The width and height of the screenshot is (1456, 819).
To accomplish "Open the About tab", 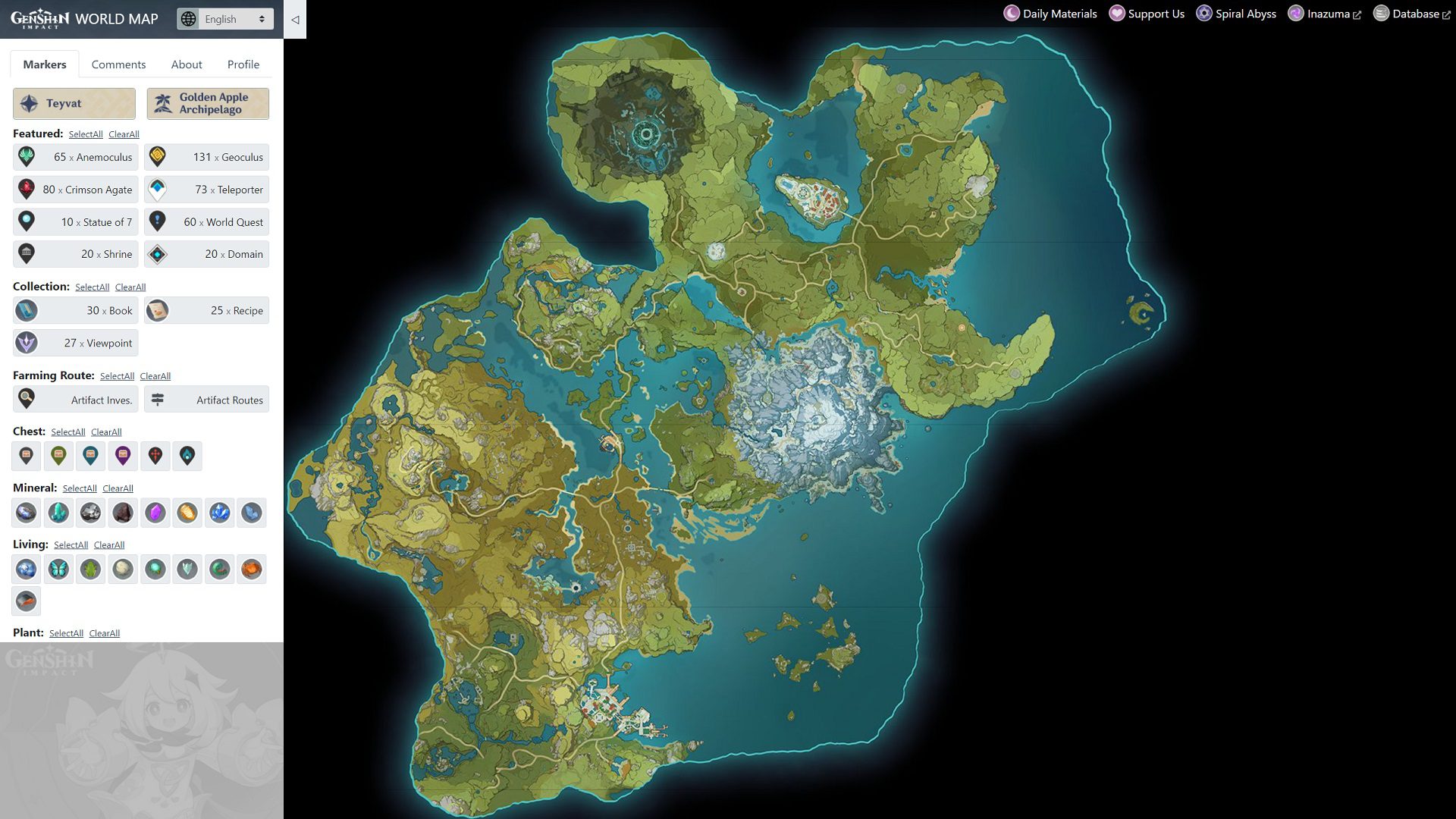I will tap(186, 64).
